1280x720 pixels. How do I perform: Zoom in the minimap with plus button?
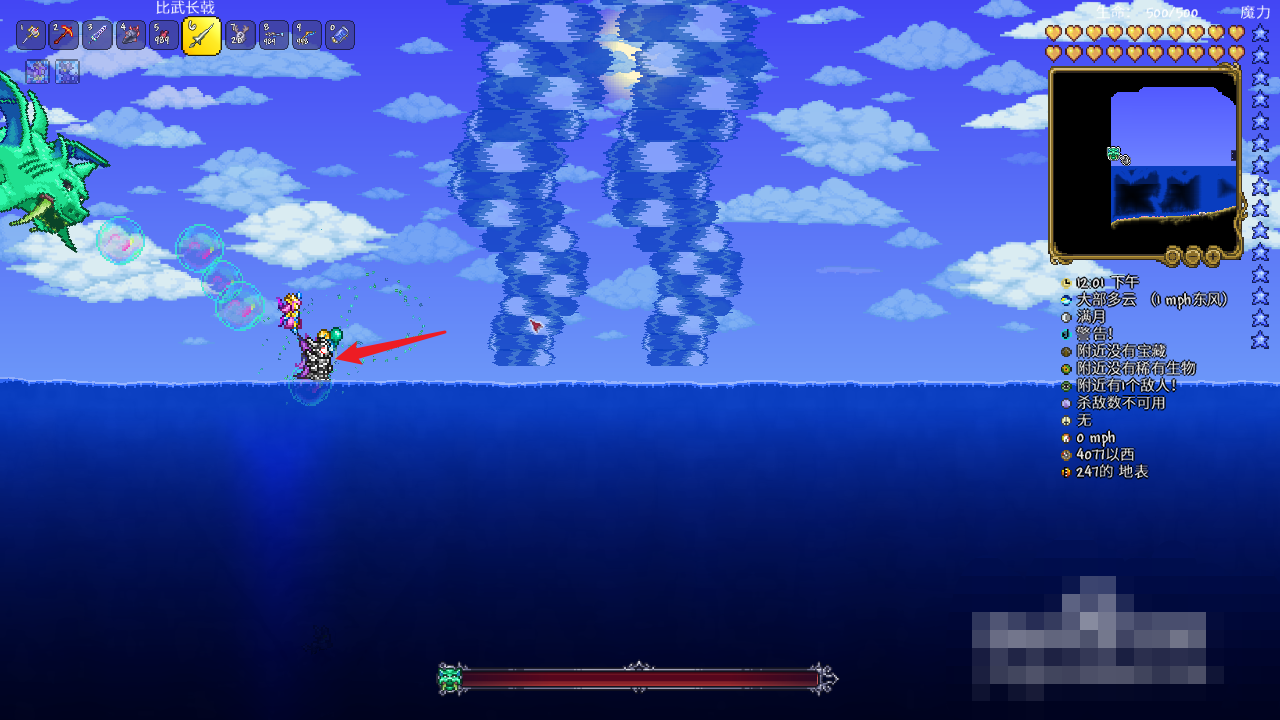point(1213,256)
